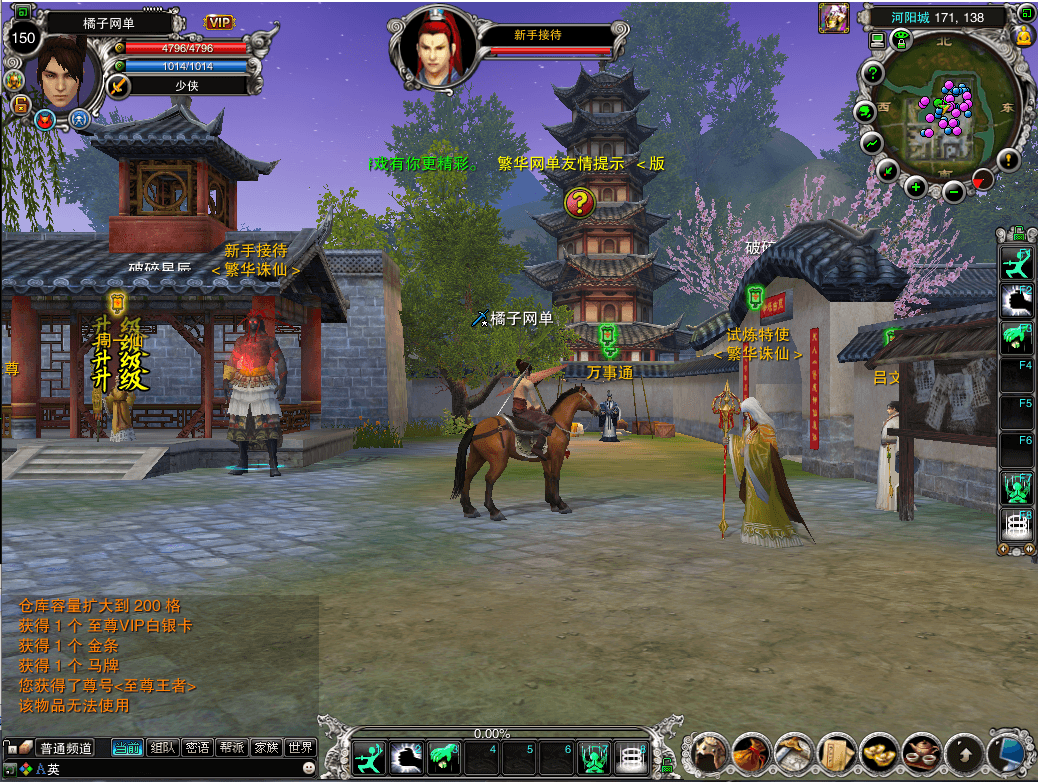Click the padlock icon beside the portrait
The image size is (1038, 782).
[19, 103]
